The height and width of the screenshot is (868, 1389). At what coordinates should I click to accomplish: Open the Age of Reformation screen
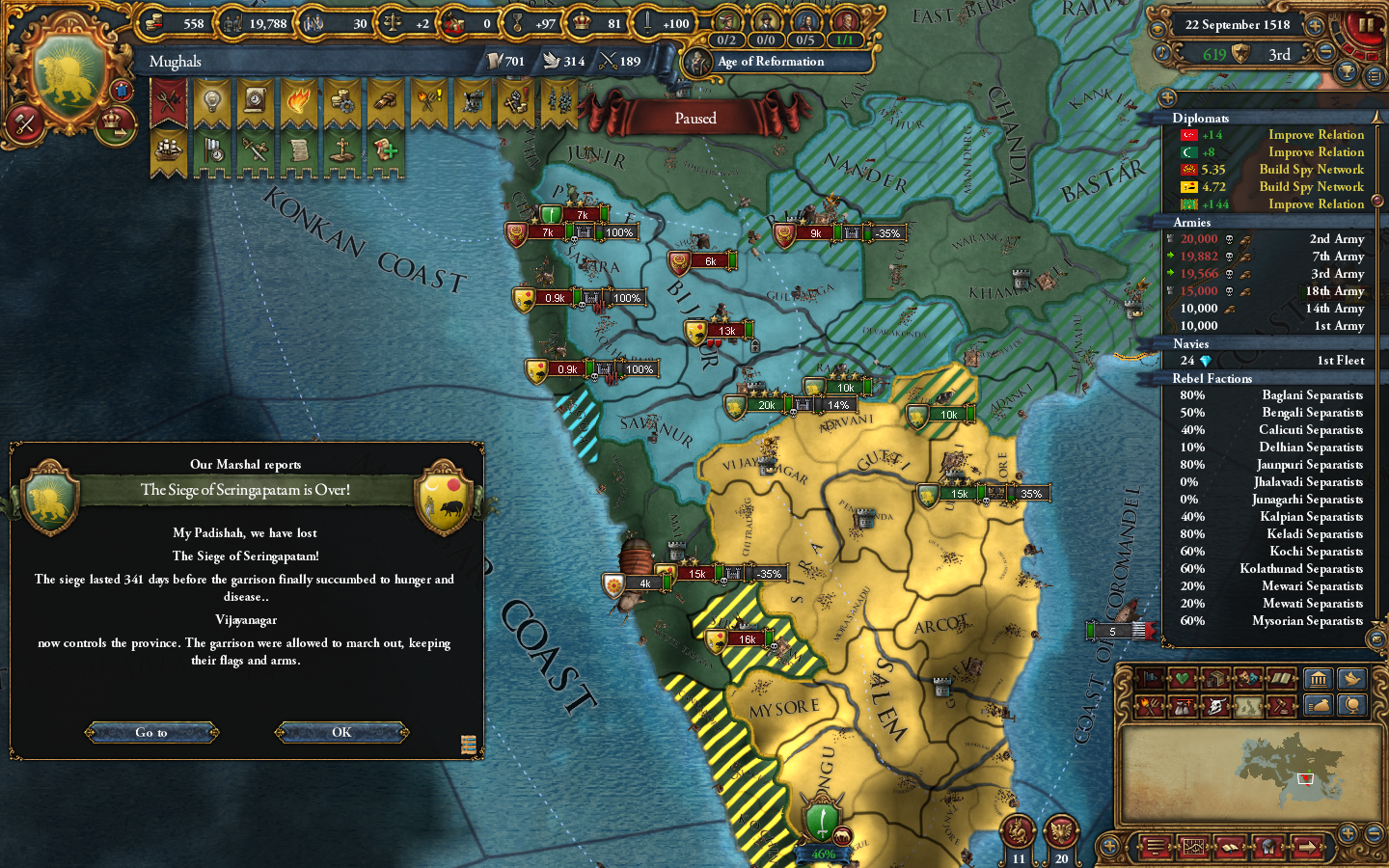[x=769, y=62]
